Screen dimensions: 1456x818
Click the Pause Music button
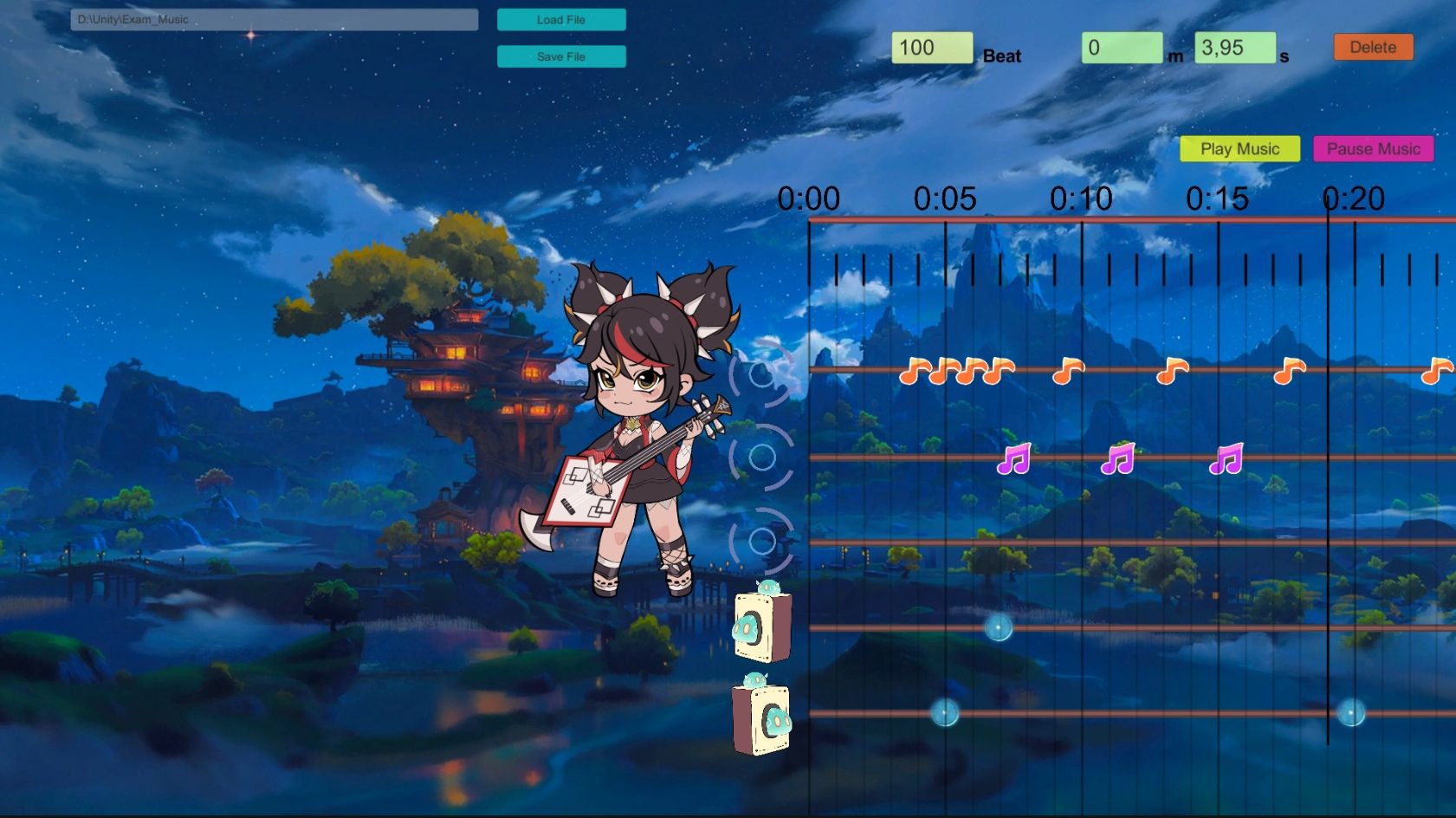point(1374,148)
